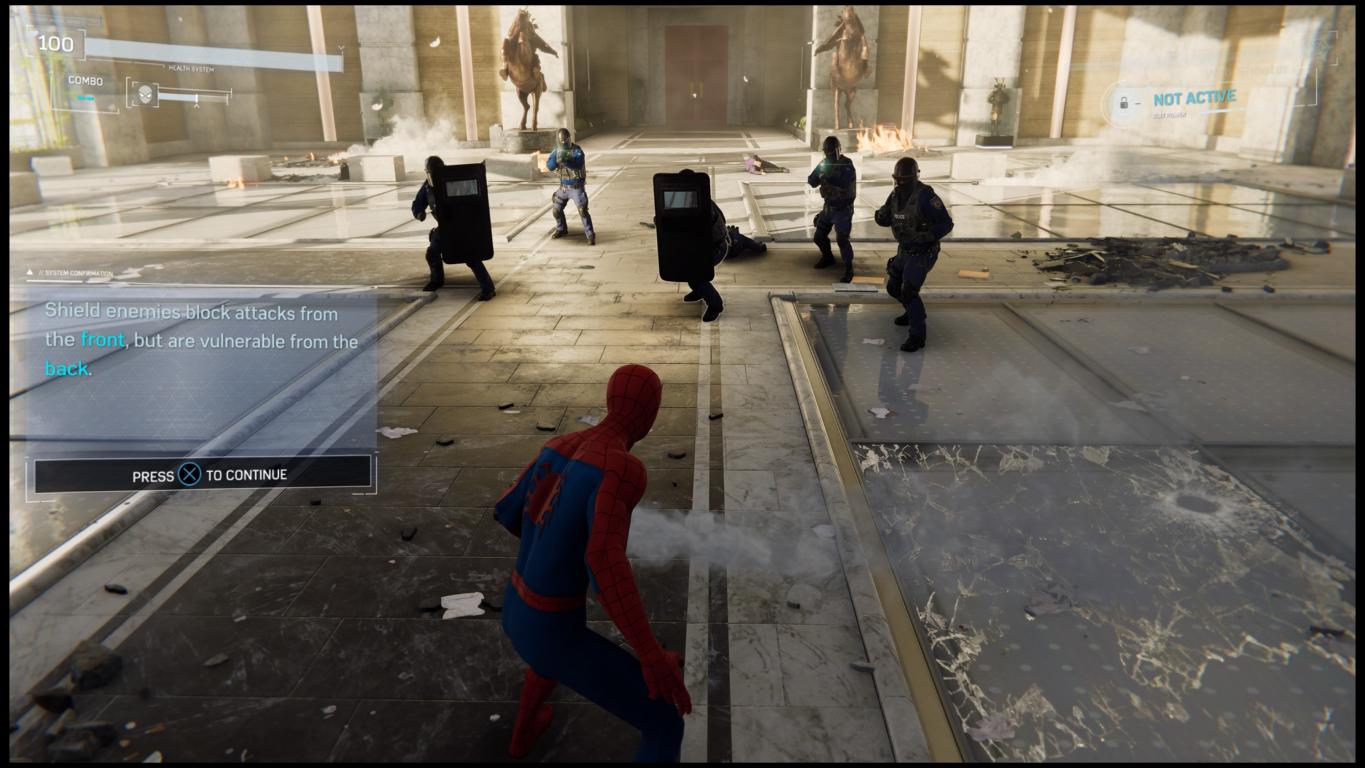
Task: Click the skull icon beside the combo meter
Action: coord(142,95)
